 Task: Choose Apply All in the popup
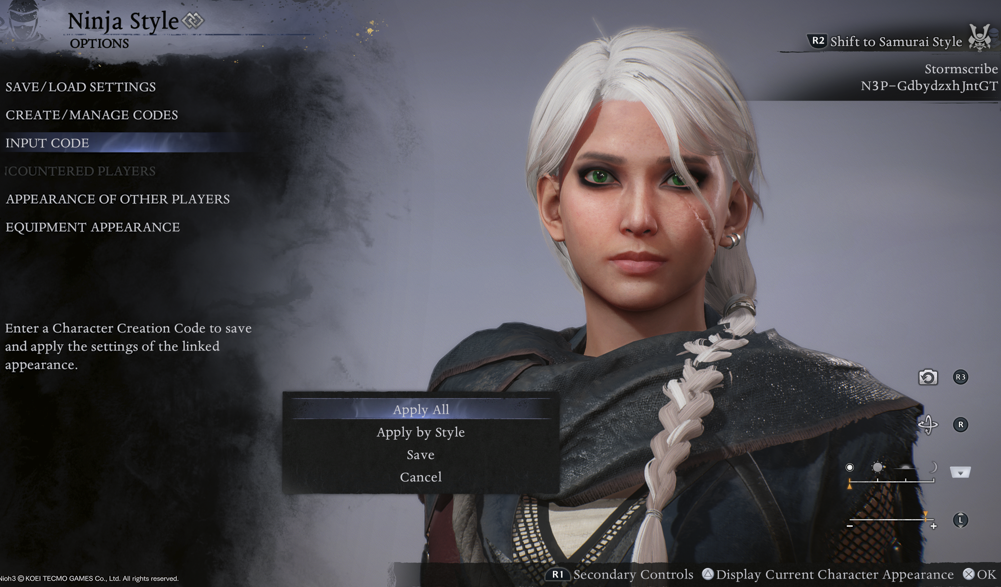tap(421, 409)
